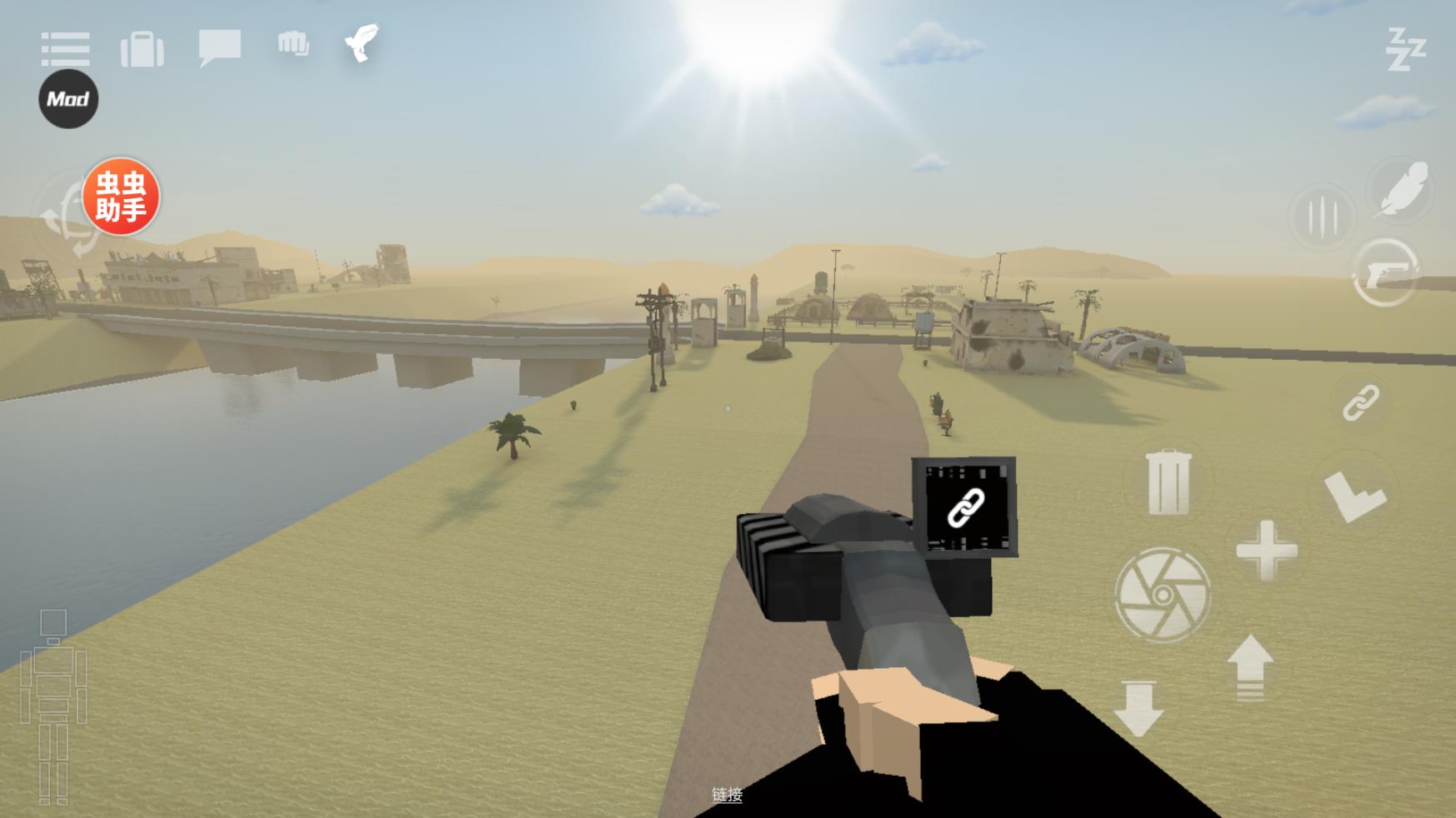Viewport: 1456px width, 818px height.
Task: Tap the down arrow button
Action: click(1138, 709)
